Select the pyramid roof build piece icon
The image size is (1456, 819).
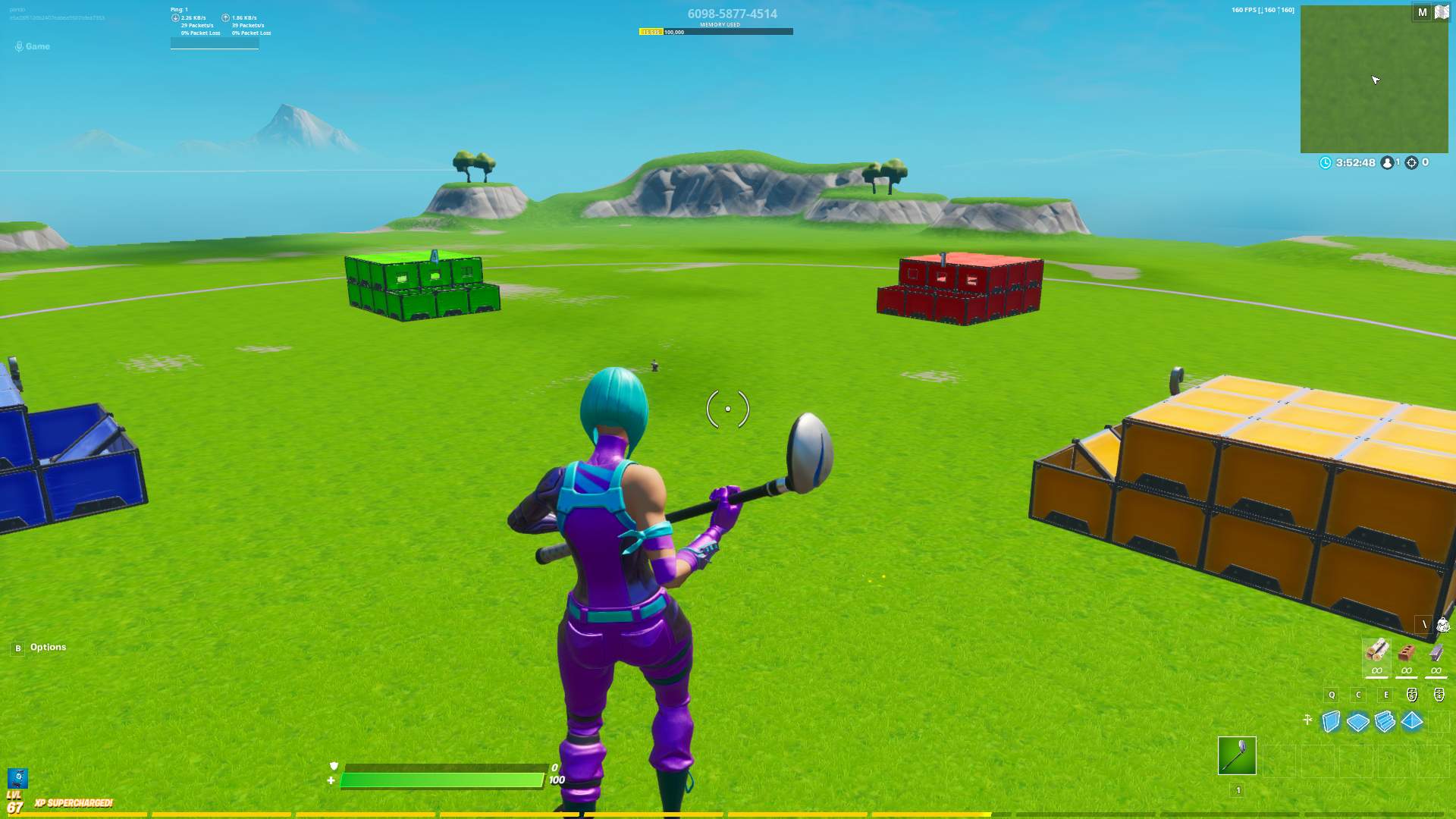(x=1411, y=720)
